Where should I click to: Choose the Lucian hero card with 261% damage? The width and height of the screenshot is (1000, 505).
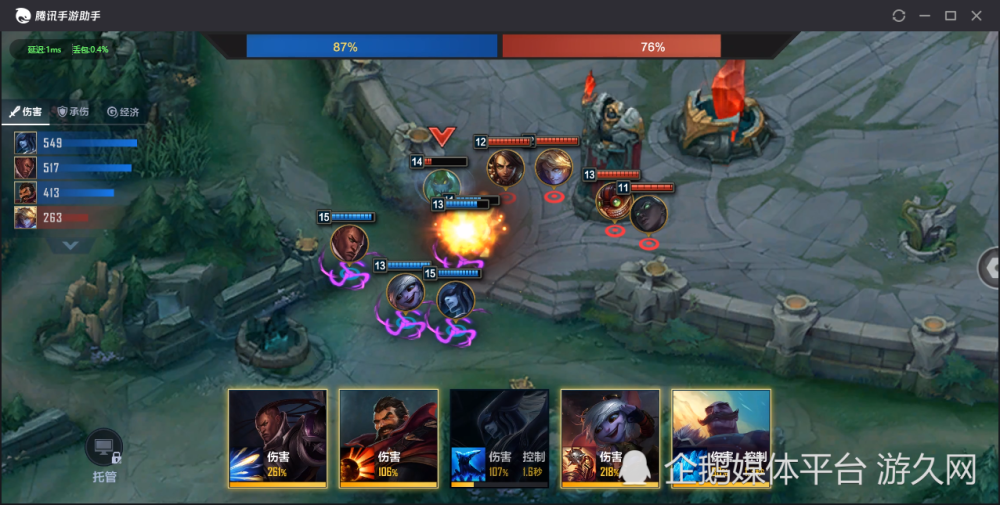(x=277, y=438)
